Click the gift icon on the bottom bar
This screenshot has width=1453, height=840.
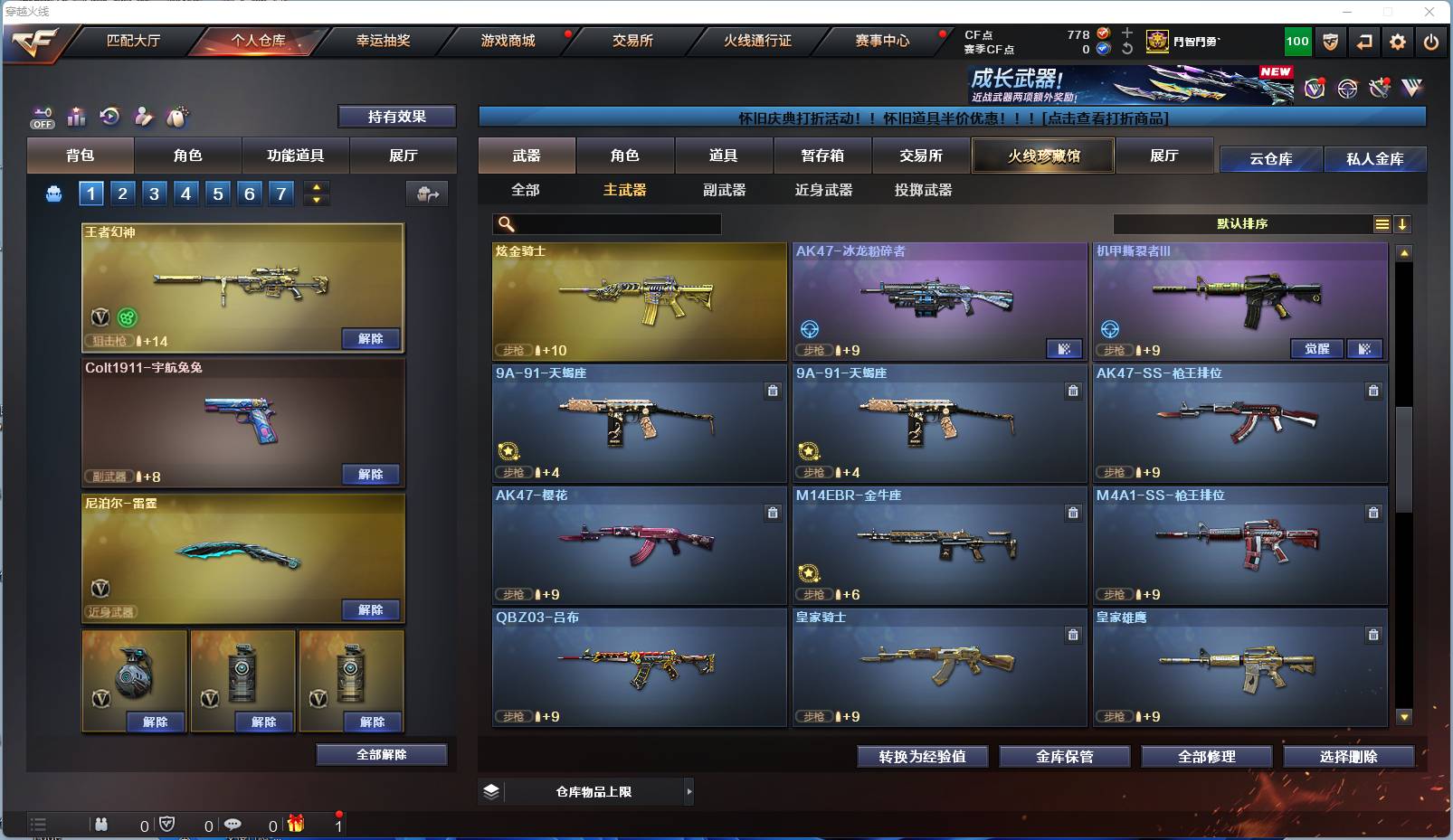click(x=295, y=825)
